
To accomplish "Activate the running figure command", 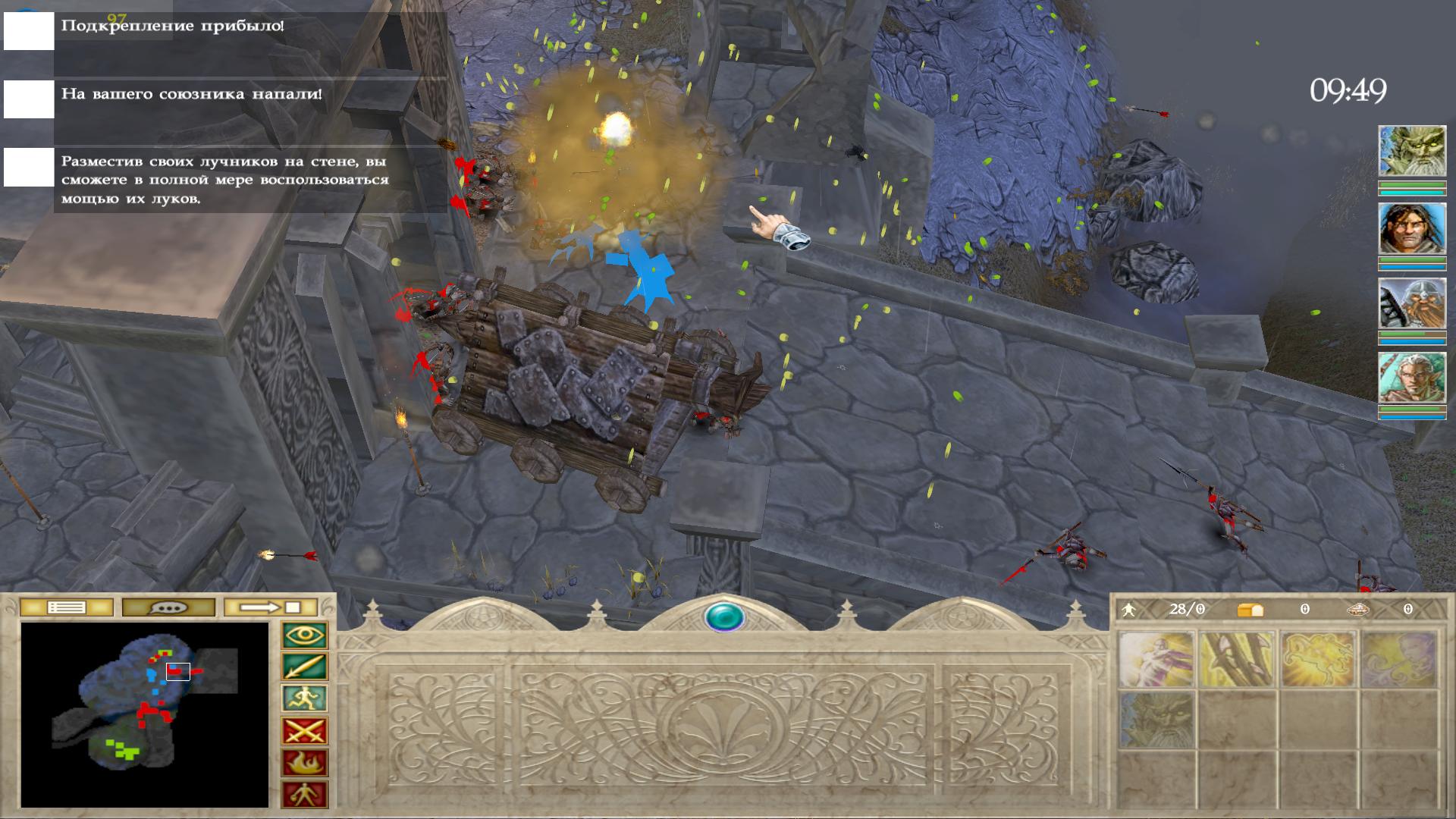I will click(305, 699).
